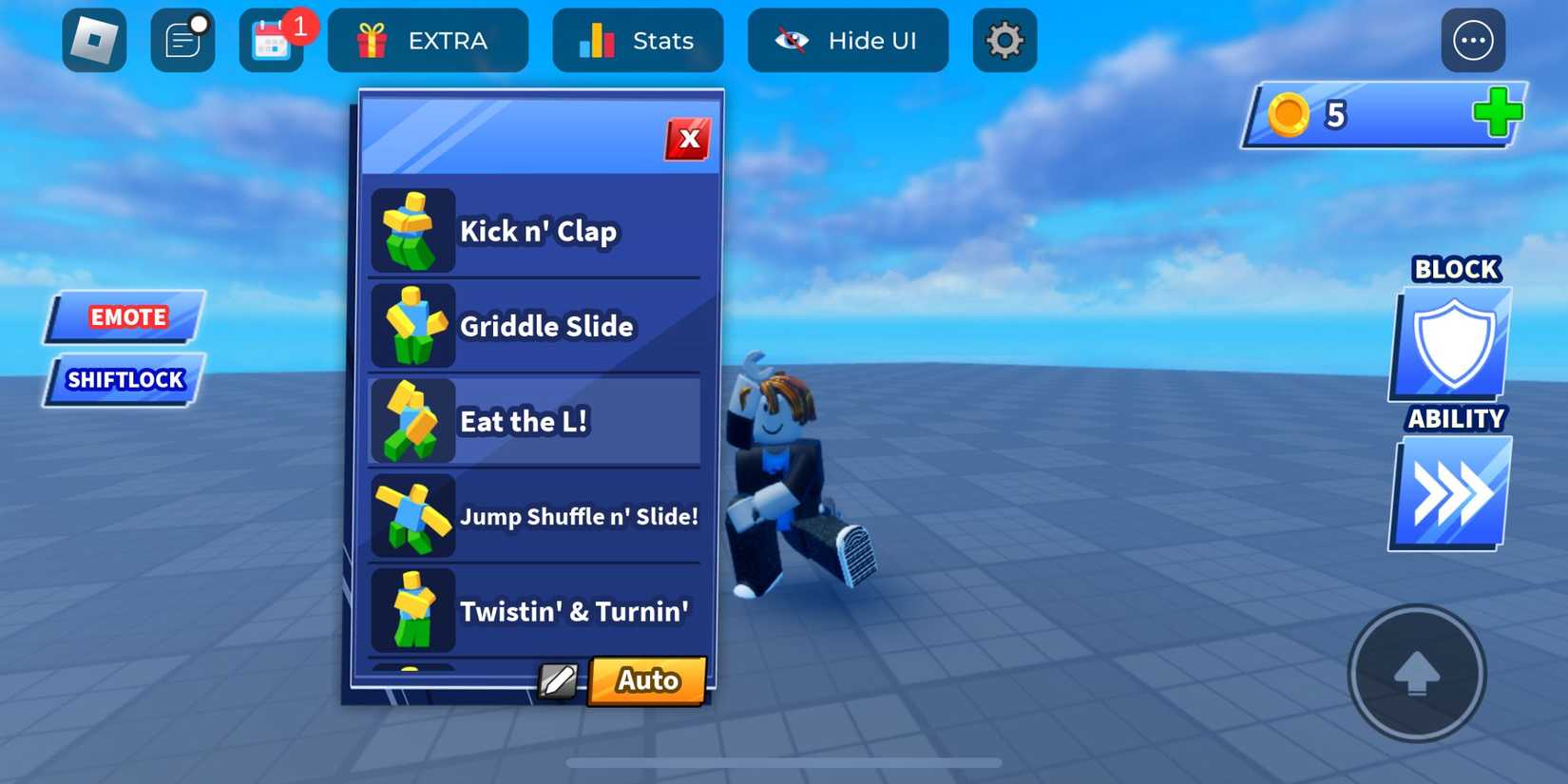
Task: Open the EMOTE menu
Action: [x=127, y=316]
